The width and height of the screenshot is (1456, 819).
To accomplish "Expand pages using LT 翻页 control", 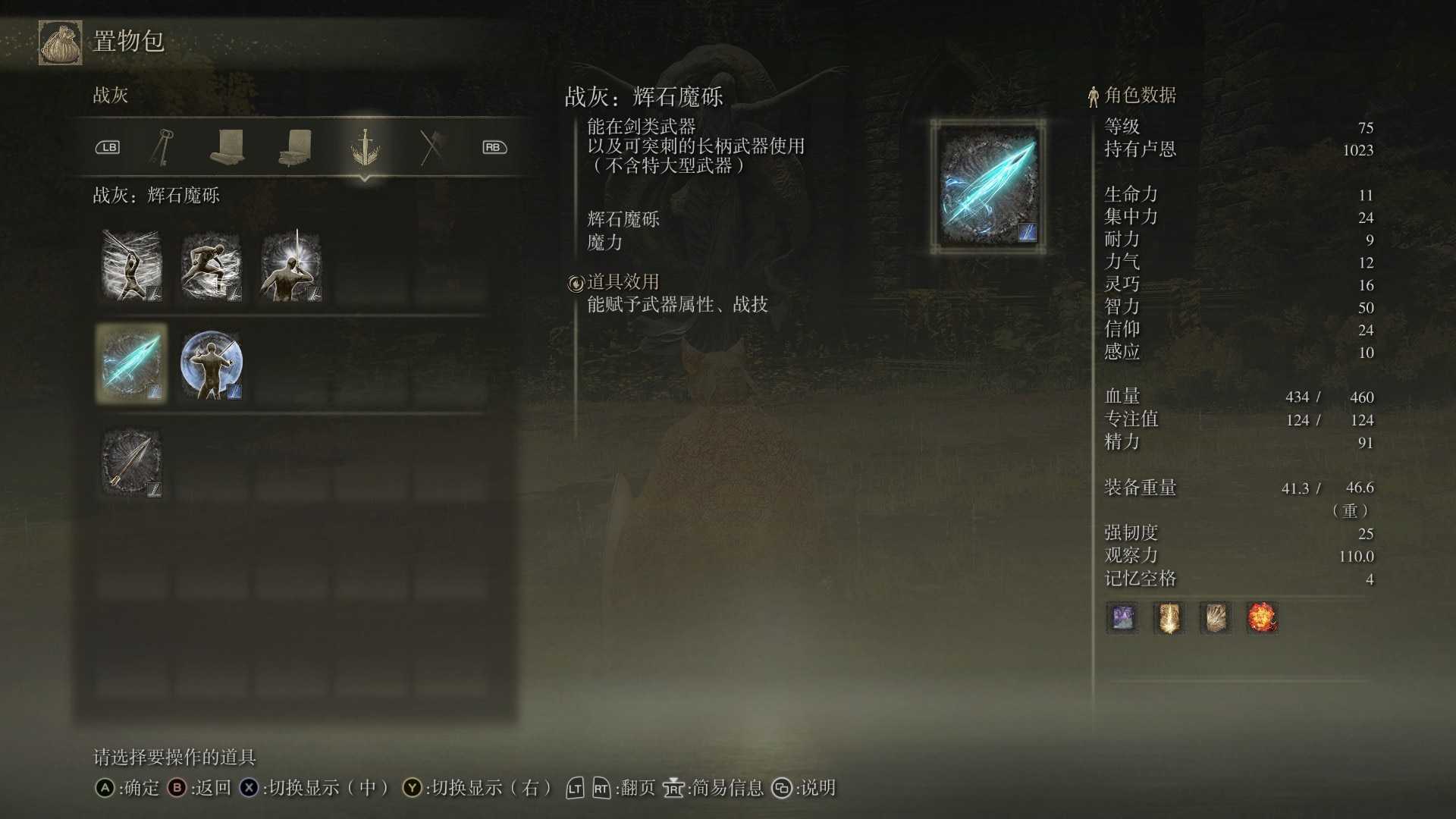I will point(574,789).
